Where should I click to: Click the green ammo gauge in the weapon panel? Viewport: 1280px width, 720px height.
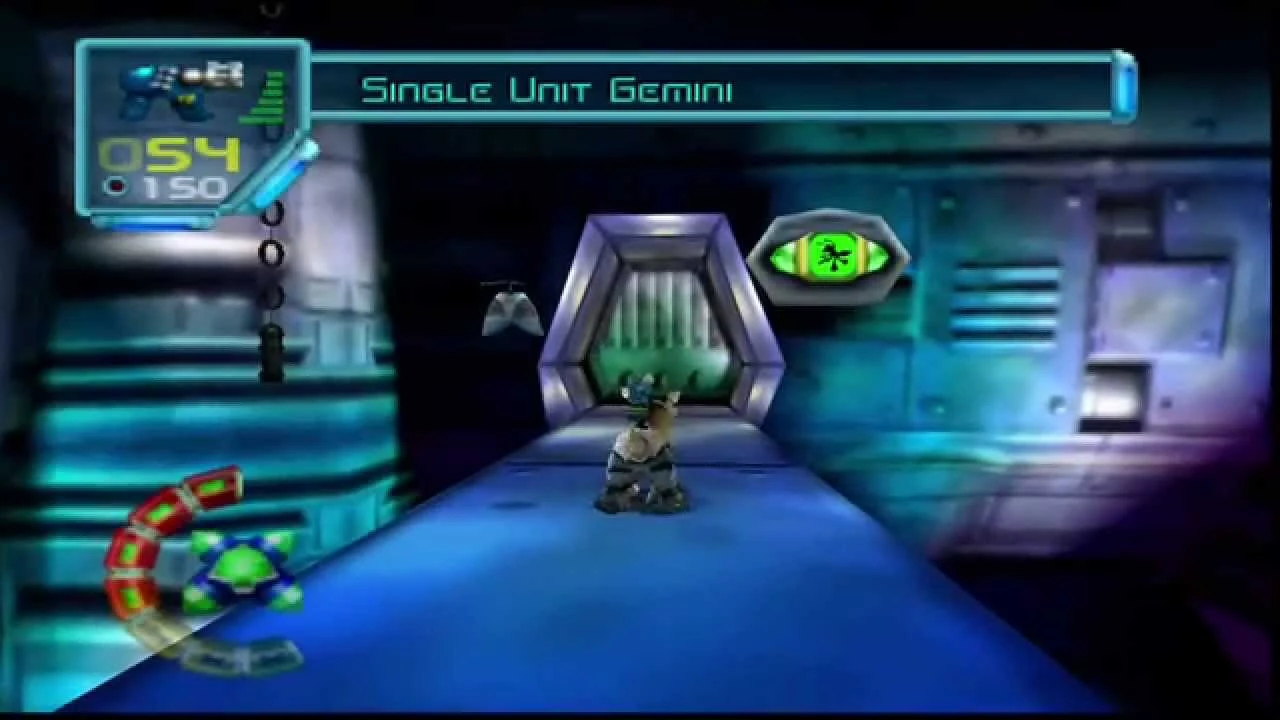268,95
